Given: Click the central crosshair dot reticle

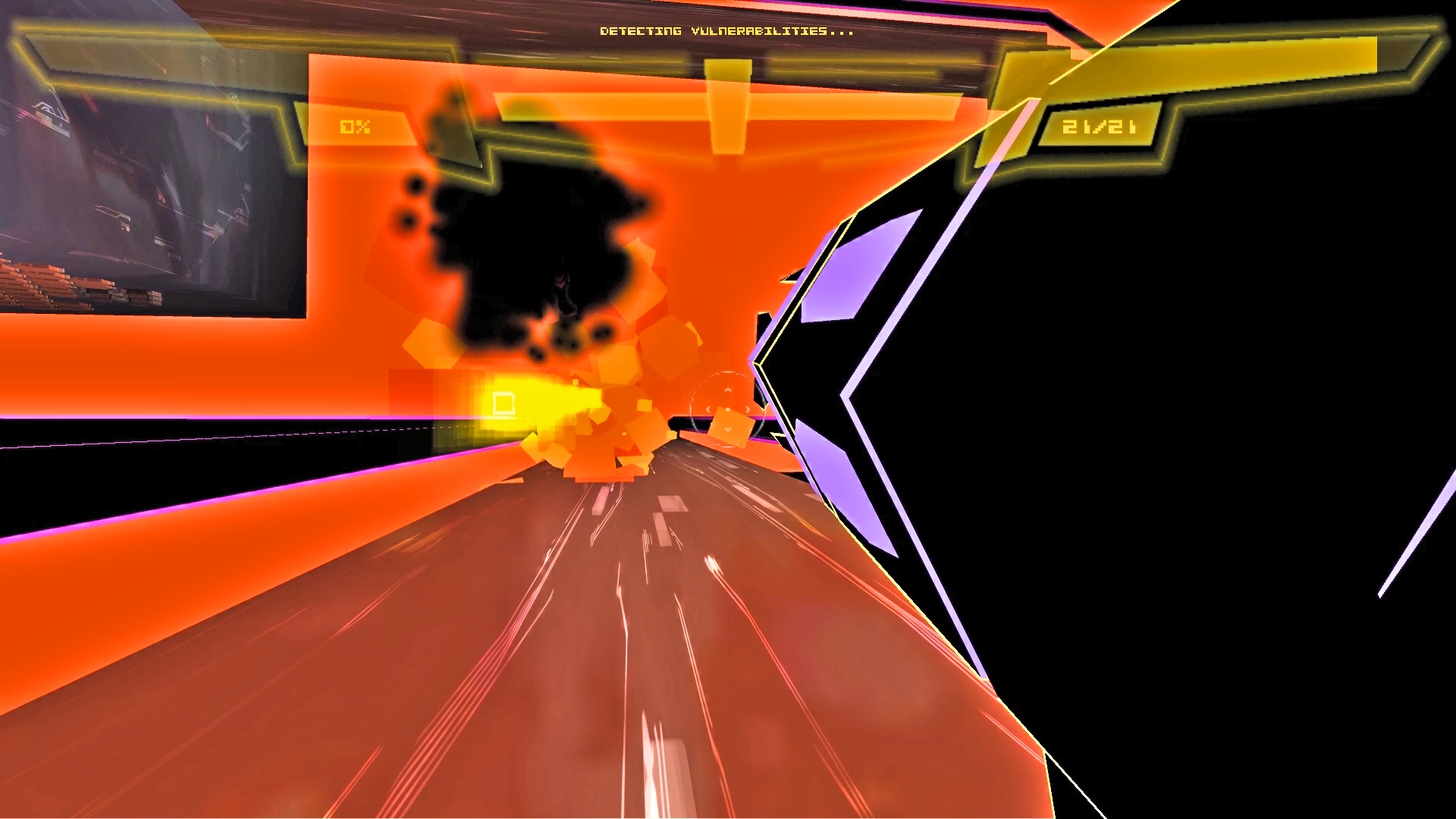Looking at the screenshot, I should 727,409.
